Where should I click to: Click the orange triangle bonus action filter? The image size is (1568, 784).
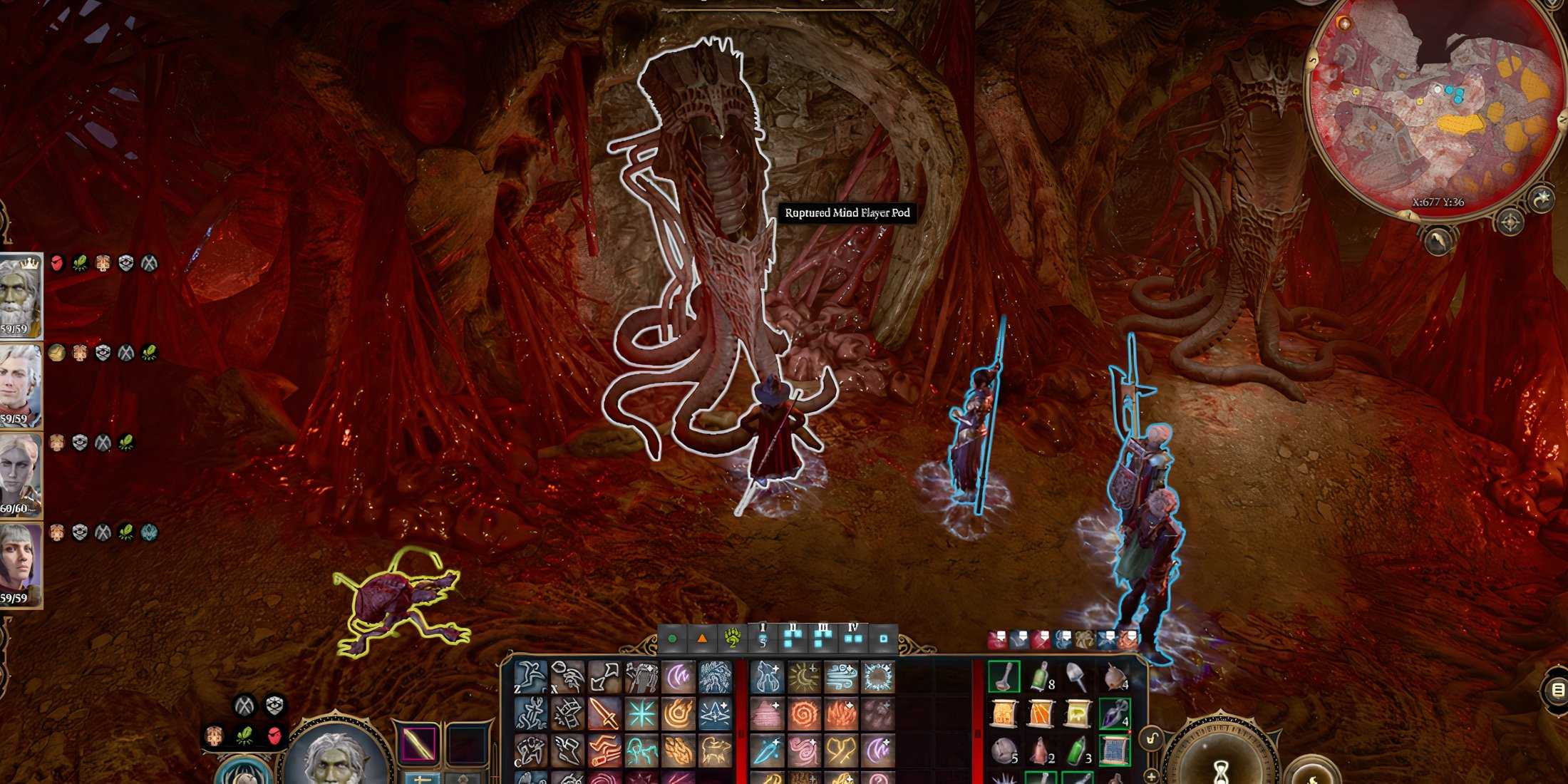click(702, 639)
